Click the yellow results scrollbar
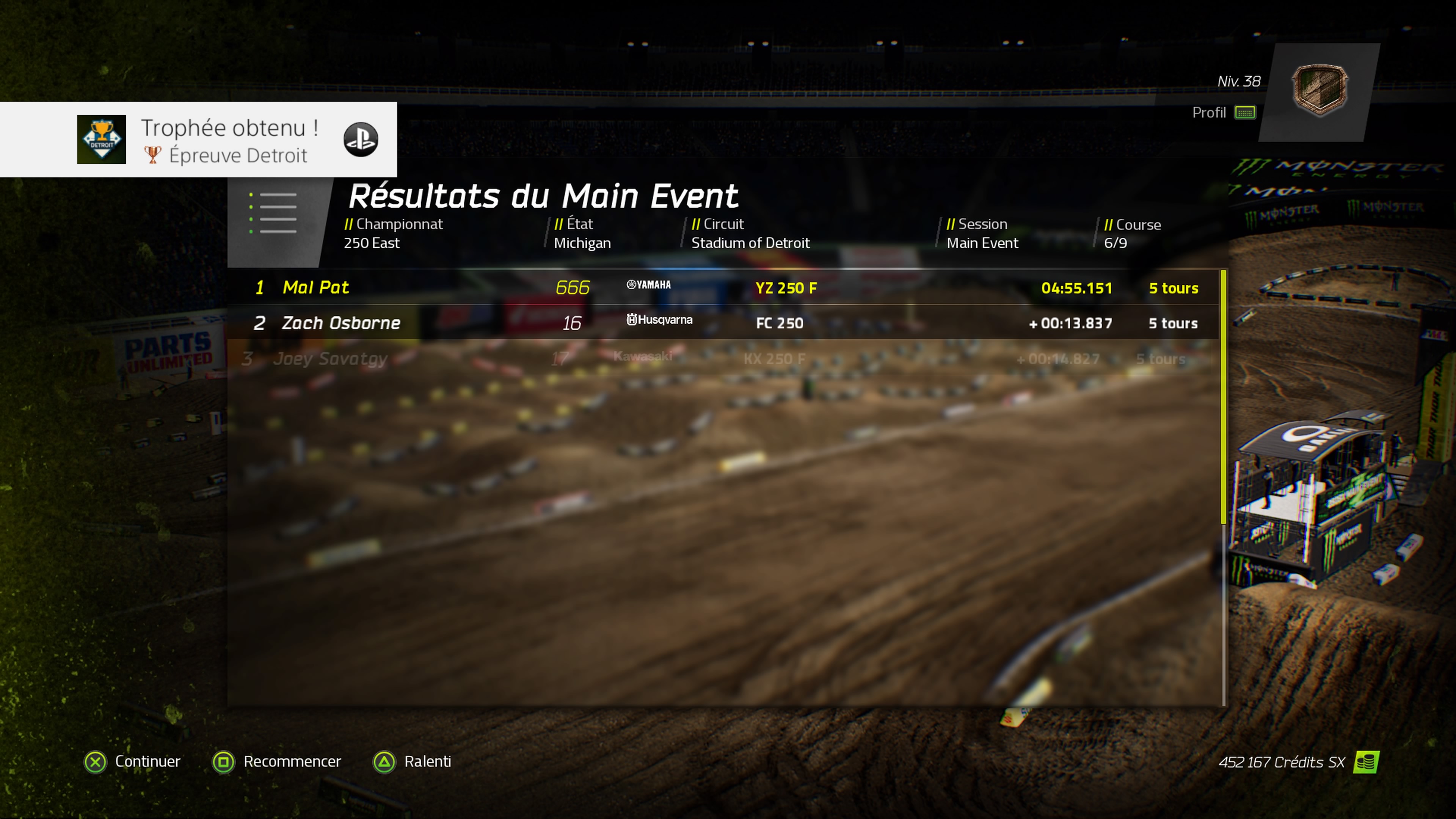Image resolution: width=1456 pixels, height=819 pixels. (1224, 395)
